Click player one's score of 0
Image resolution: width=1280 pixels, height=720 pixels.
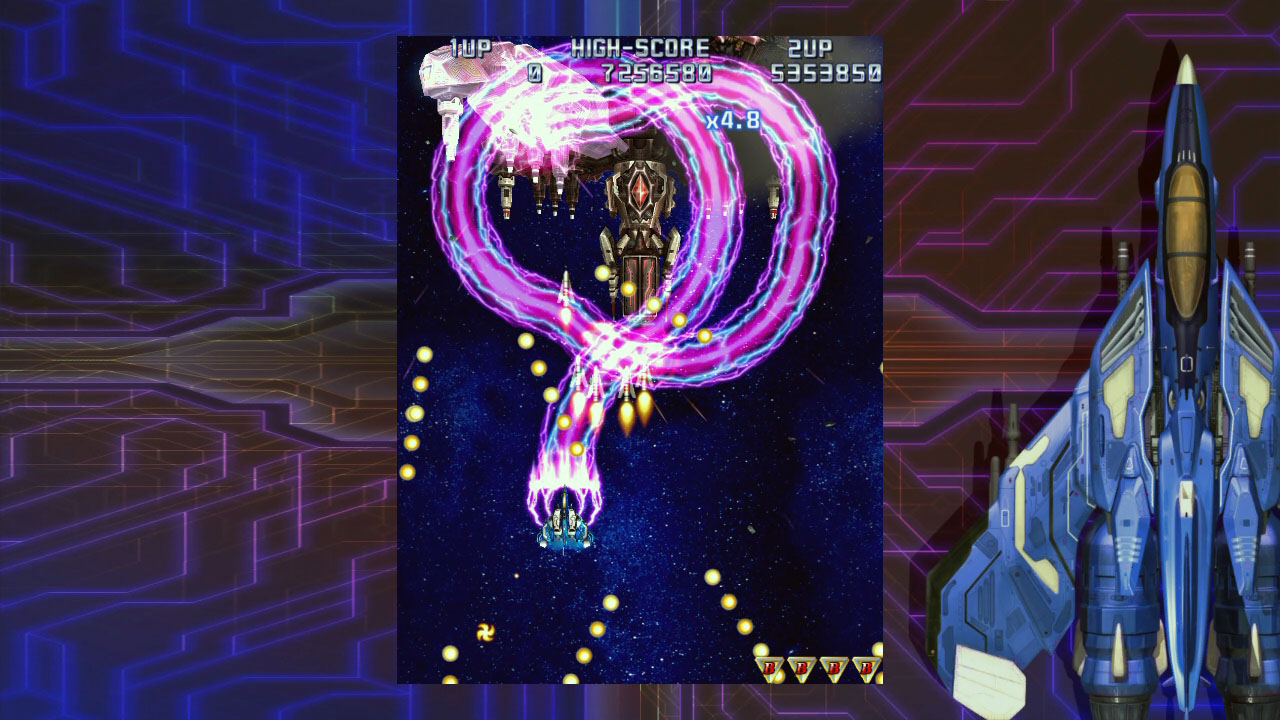coord(535,72)
